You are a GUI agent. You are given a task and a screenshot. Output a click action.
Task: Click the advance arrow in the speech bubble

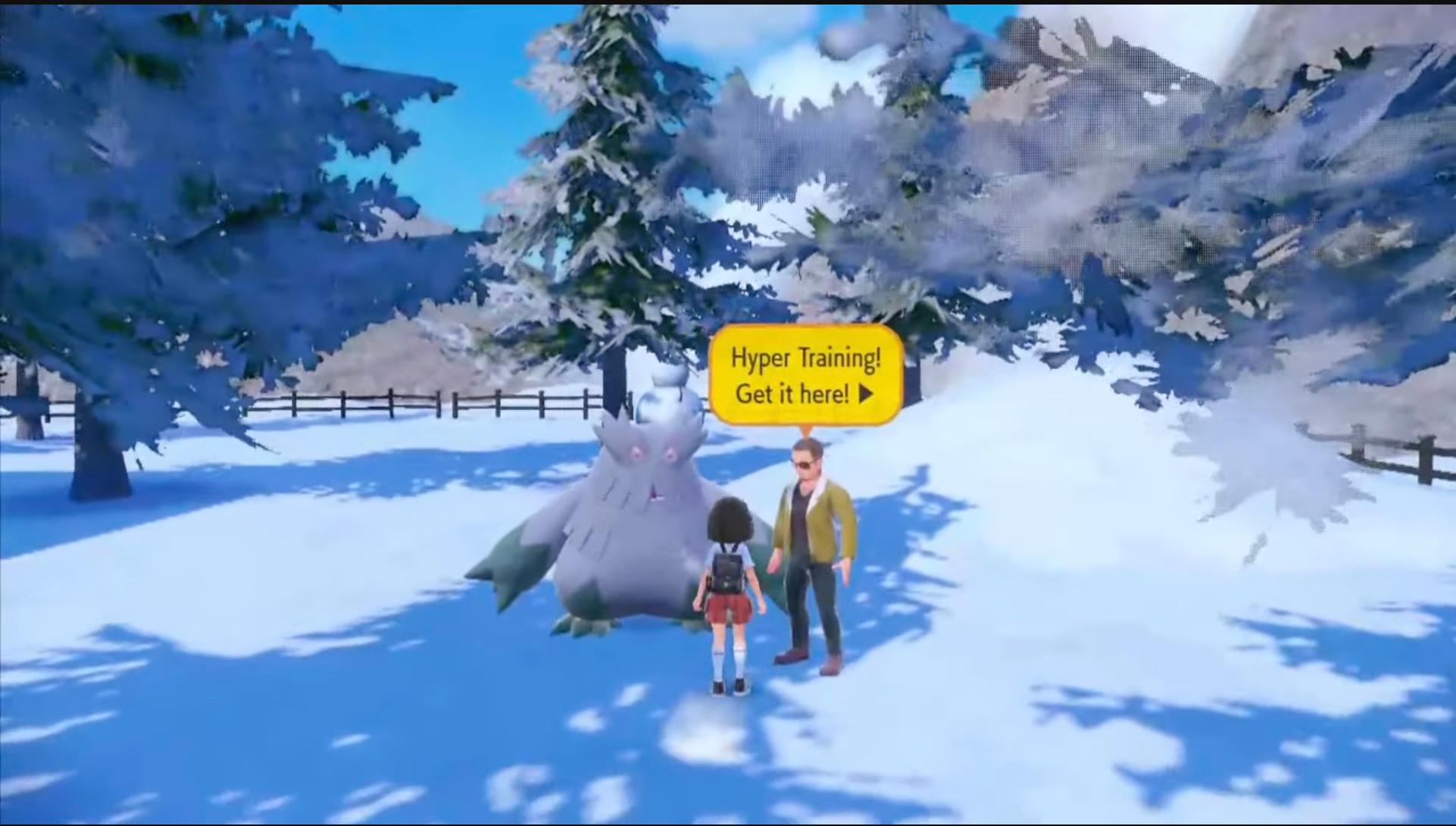[866, 394]
